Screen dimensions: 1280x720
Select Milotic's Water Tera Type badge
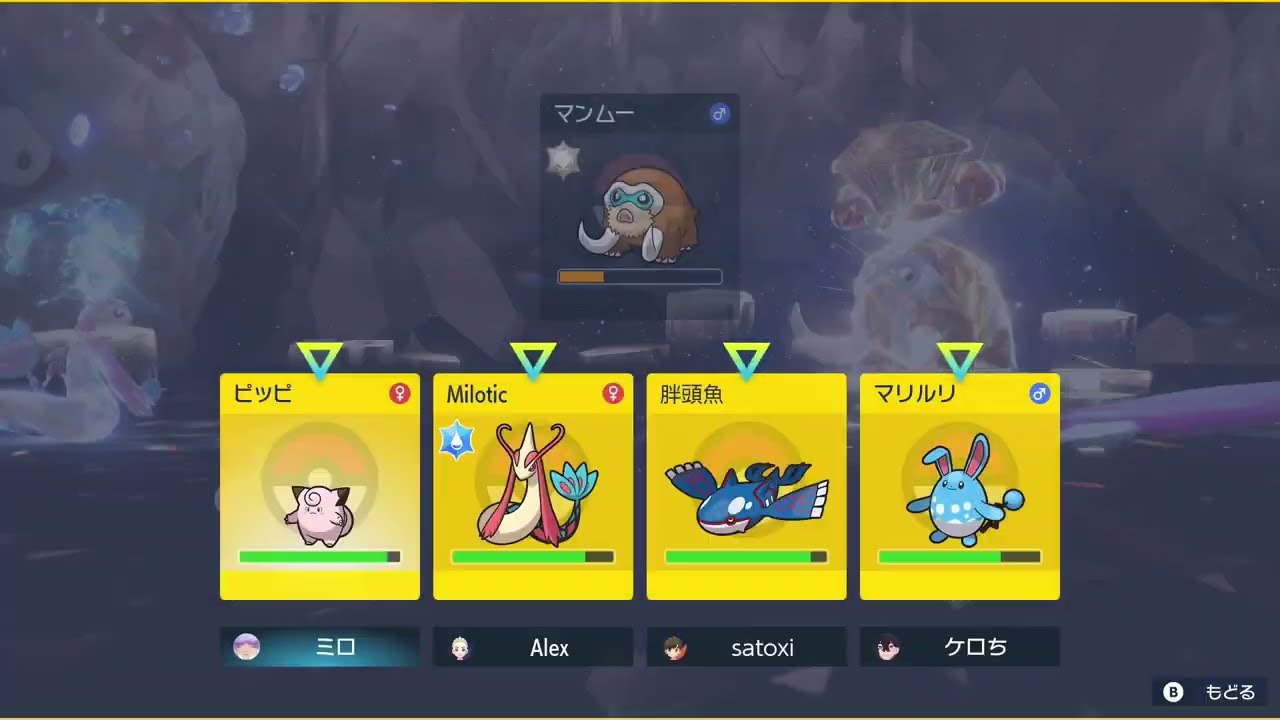point(457,438)
